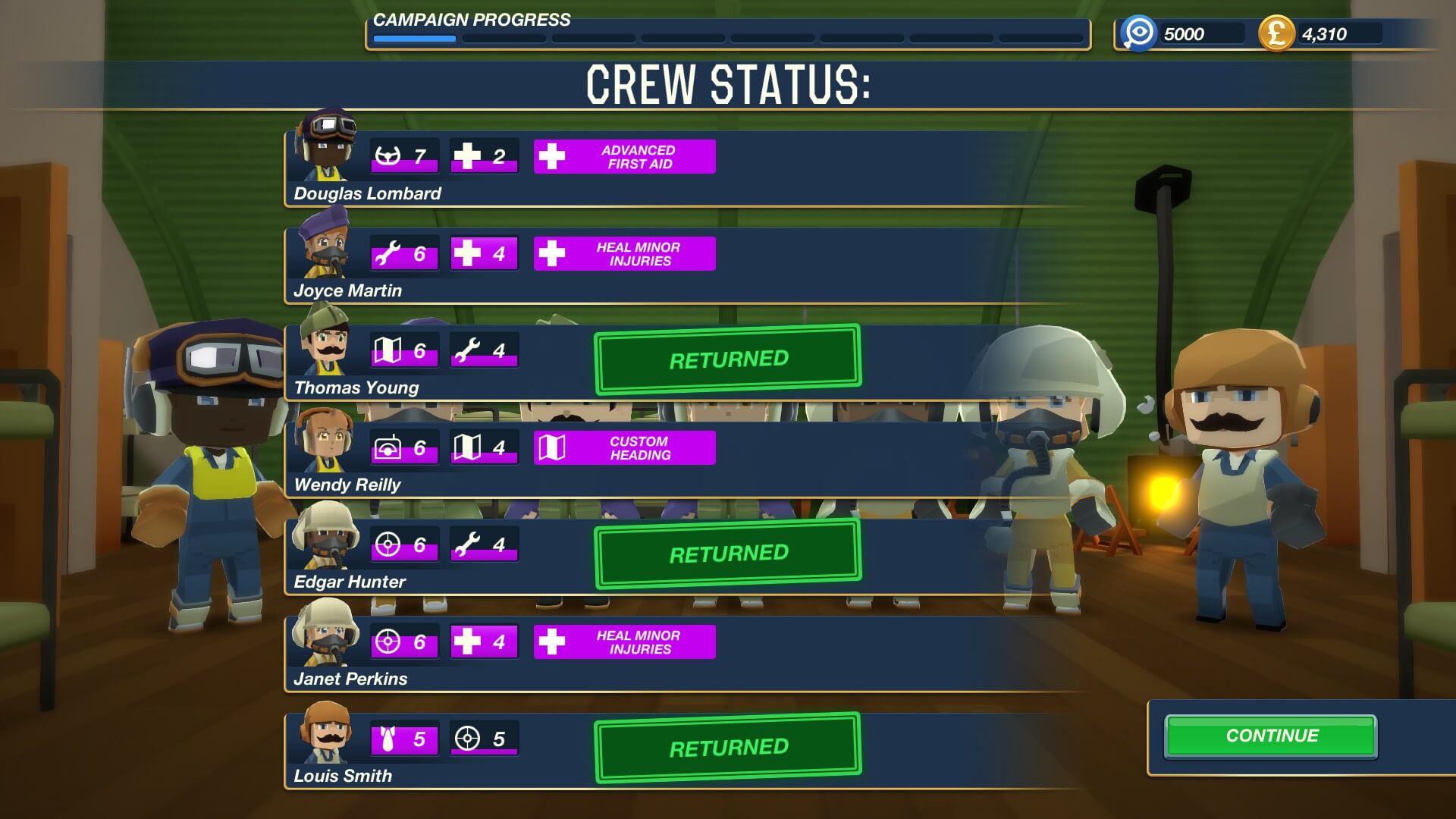
Task: Click the blue intel points icon
Action: 1138,33
